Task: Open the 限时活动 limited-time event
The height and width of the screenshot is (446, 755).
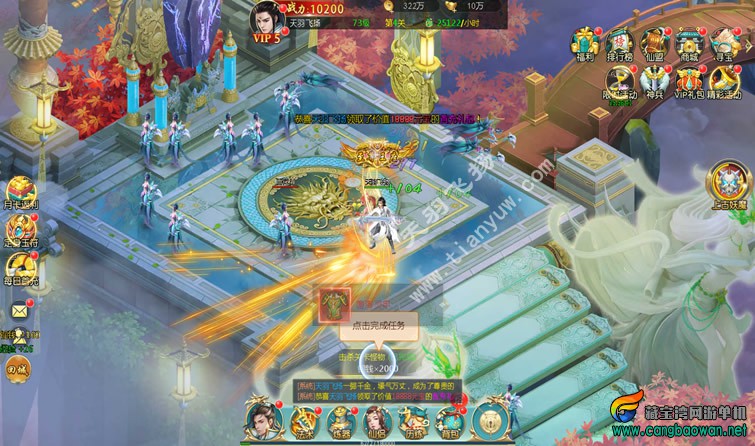Action: [619, 82]
